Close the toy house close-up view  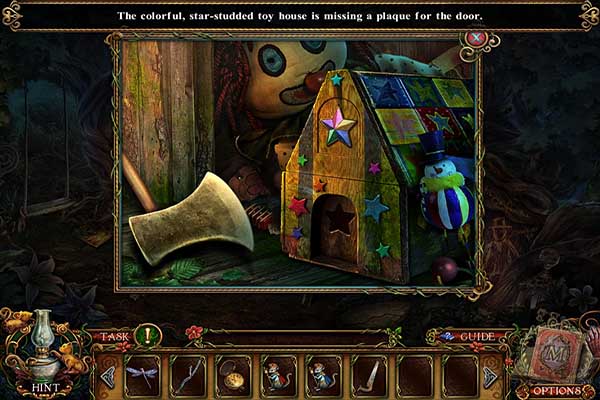[x=477, y=38]
